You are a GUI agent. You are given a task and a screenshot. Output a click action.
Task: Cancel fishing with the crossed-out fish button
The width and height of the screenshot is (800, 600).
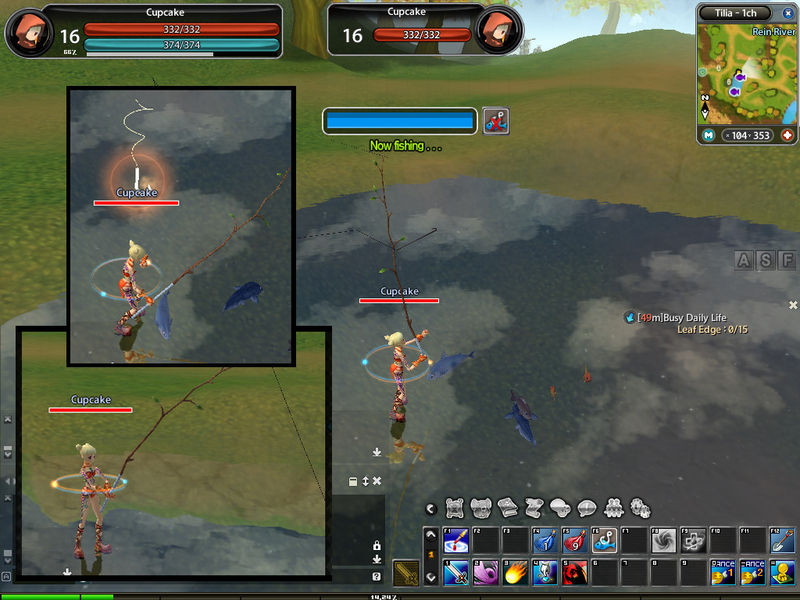496,121
